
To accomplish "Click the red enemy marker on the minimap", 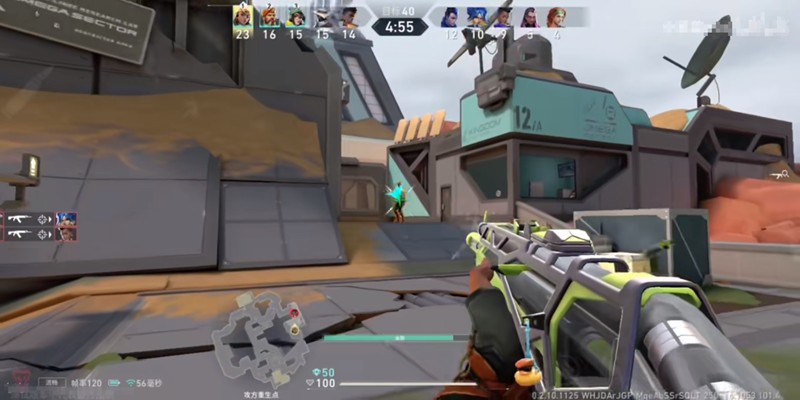I will click(294, 314).
